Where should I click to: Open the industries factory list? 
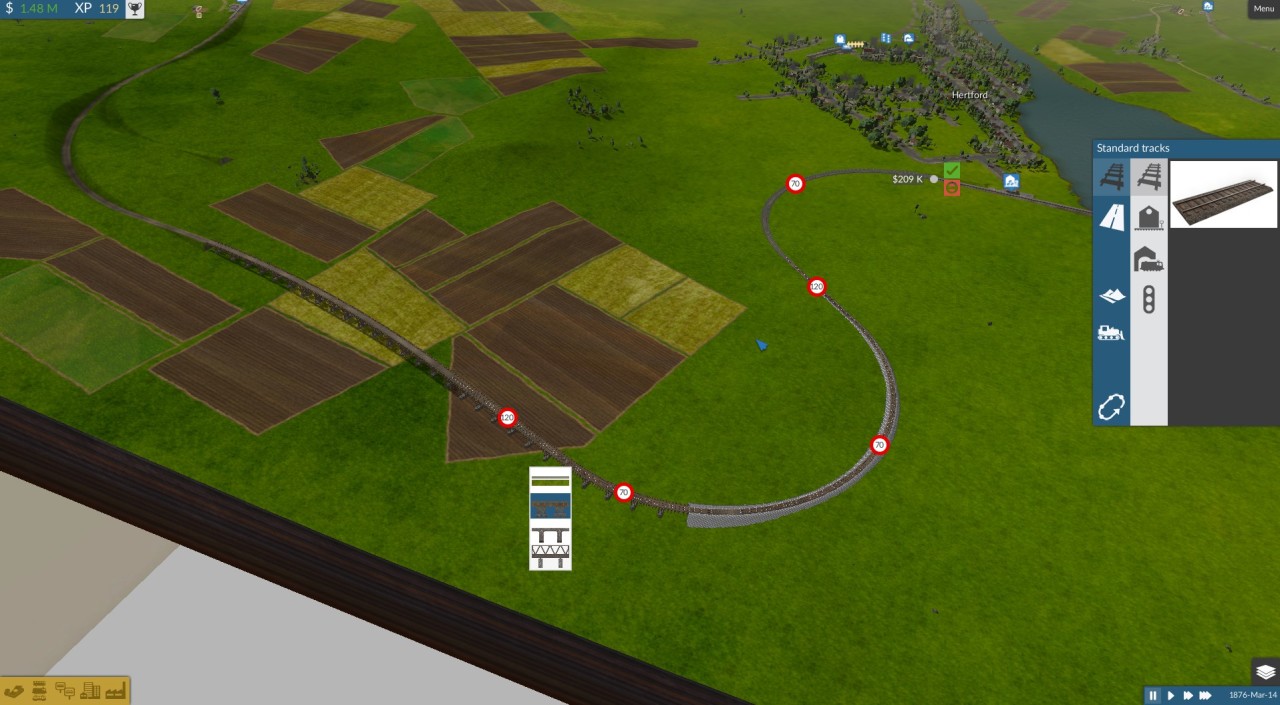(x=113, y=691)
